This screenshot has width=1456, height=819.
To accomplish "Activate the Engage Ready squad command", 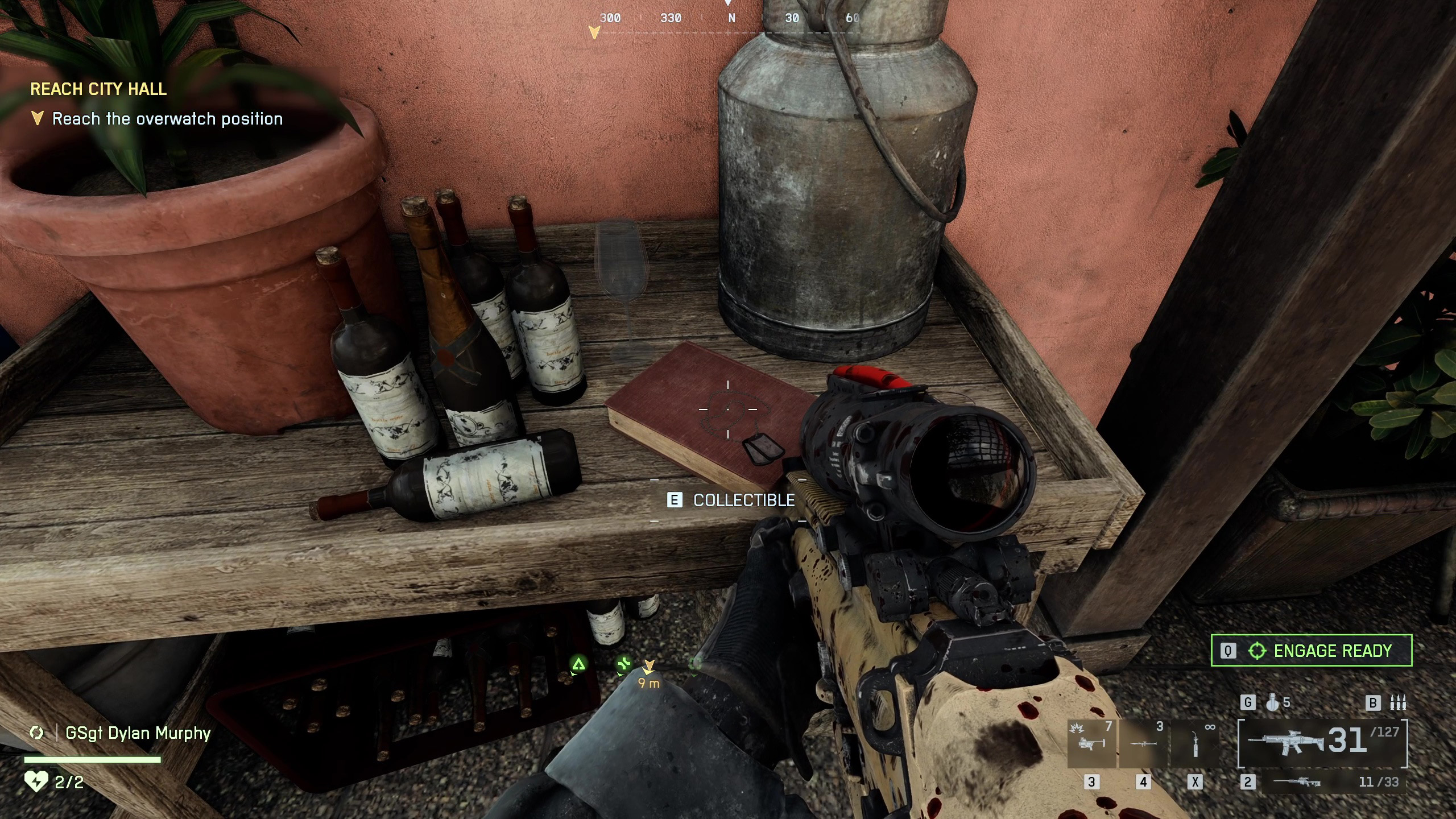I will (x=1311, y=651).
